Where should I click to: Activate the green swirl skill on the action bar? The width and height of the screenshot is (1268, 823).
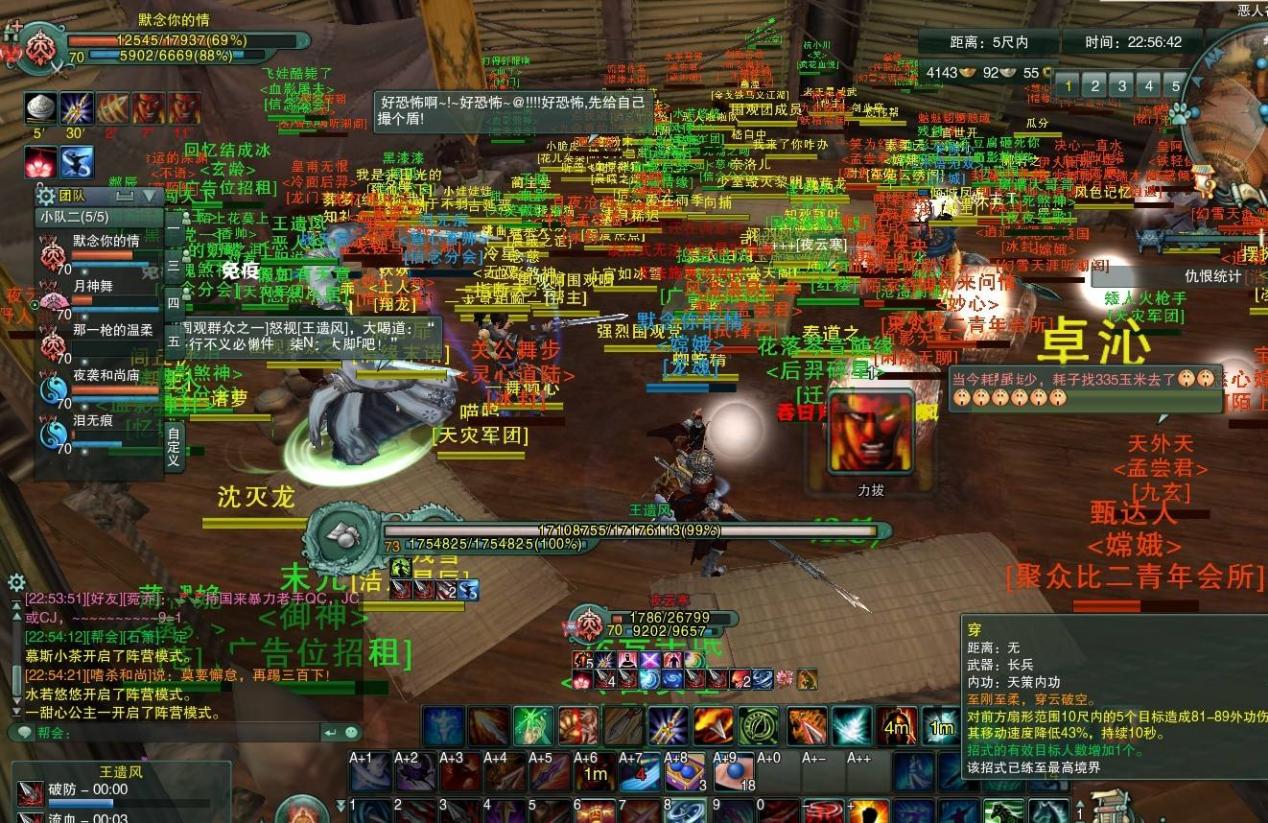coord(758,726)
